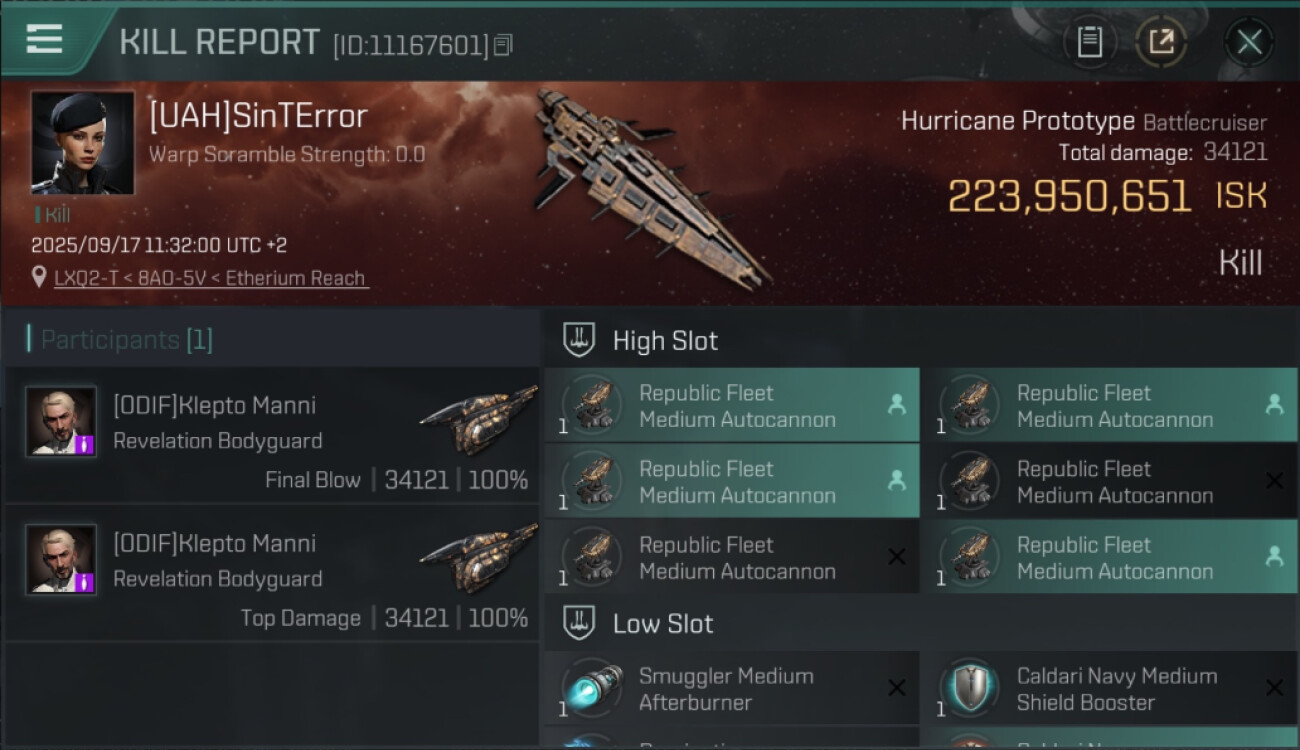Close the Kill Report window
The height and width of the screenshot is (750, 1300).
tap(1249, 42)
